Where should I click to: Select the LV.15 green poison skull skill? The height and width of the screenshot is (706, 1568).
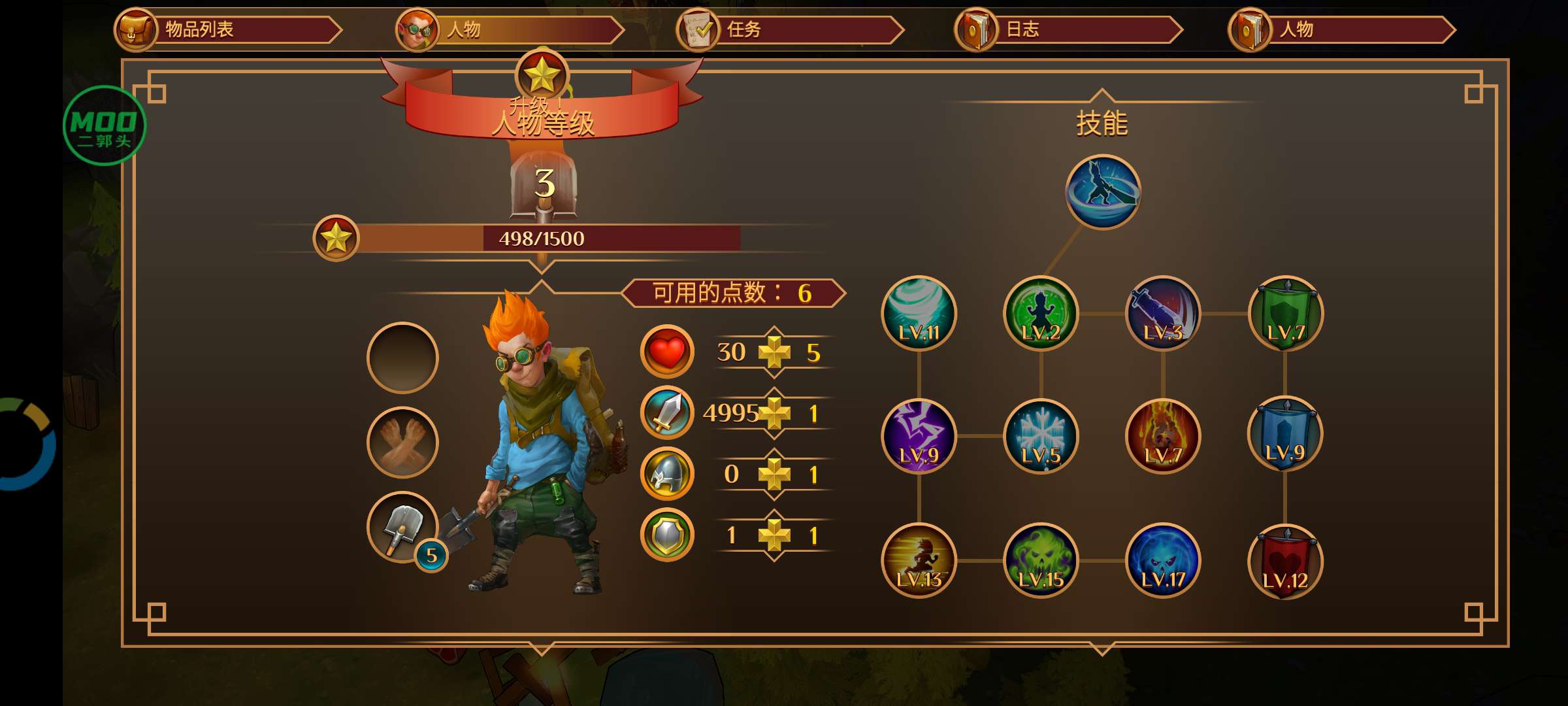click(x=1041, y=560)
